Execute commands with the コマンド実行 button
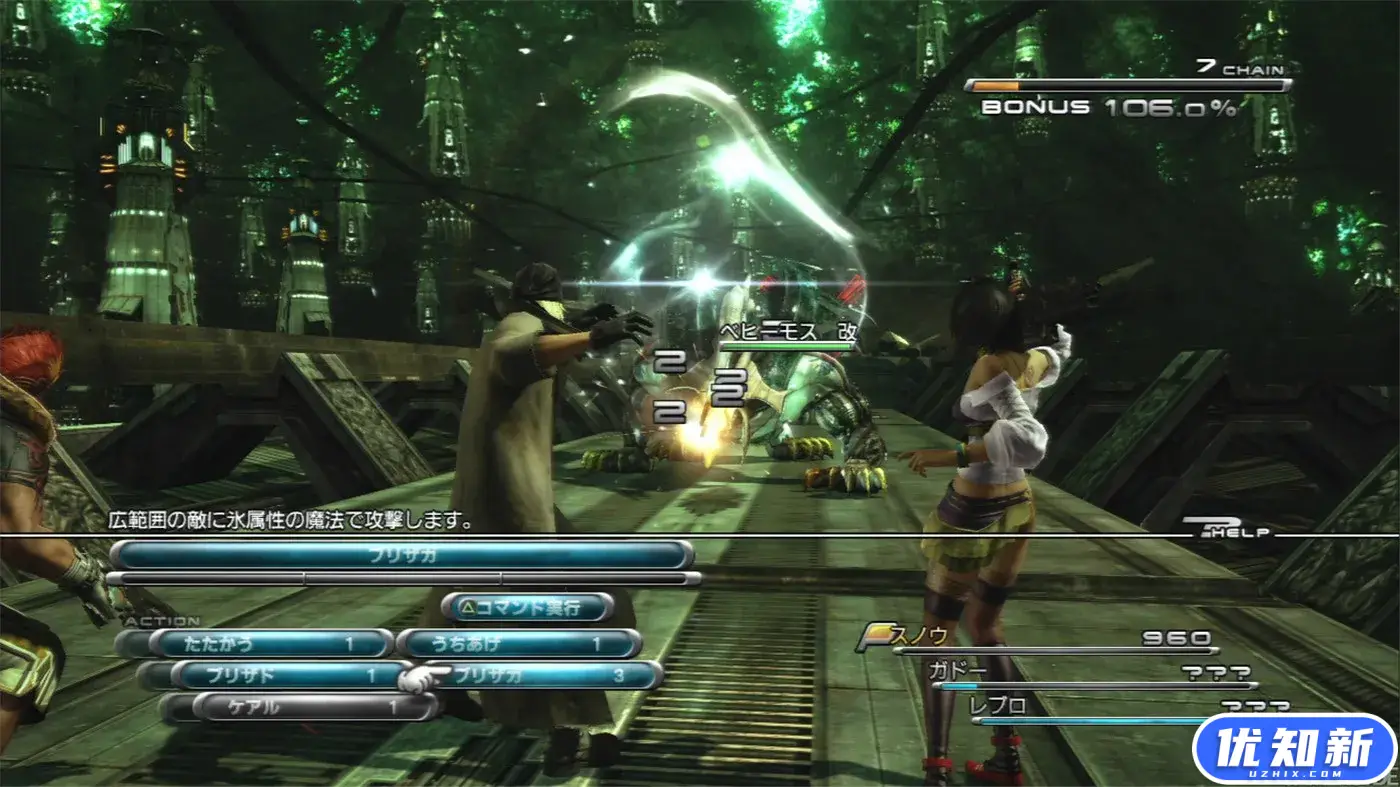The height and width of the screenshot is (787, 1400). [x=527, y=607]
